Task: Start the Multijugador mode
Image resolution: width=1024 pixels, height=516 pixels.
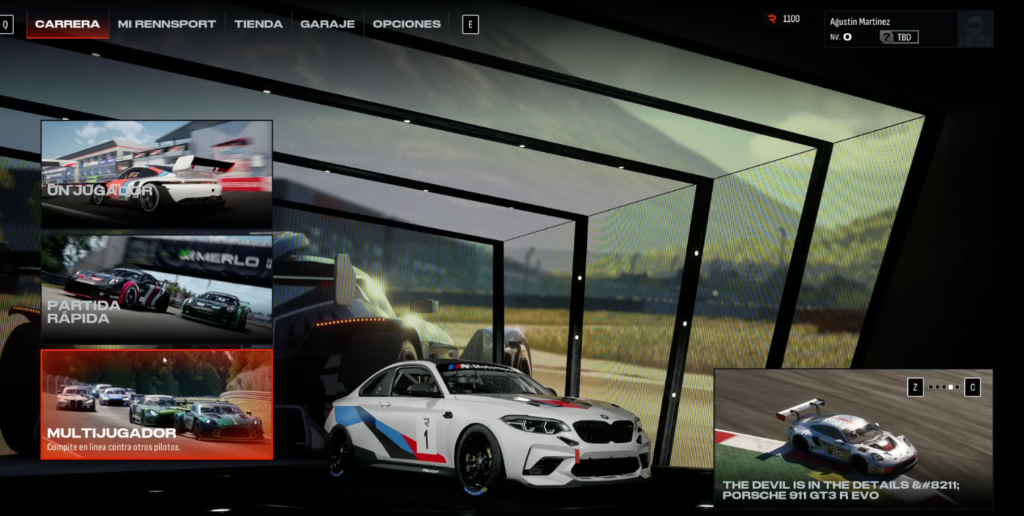Action: (x=156, y=404)
